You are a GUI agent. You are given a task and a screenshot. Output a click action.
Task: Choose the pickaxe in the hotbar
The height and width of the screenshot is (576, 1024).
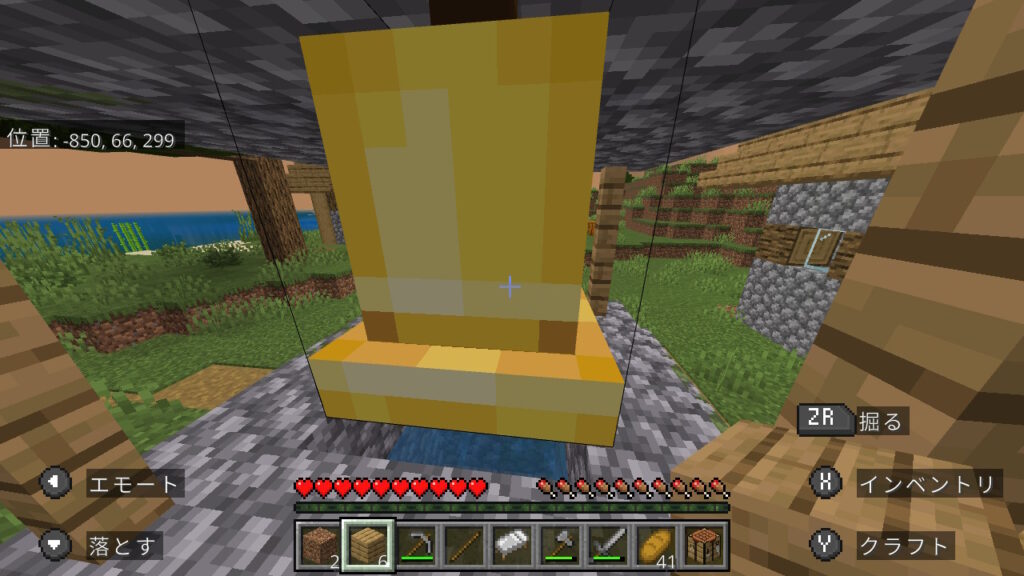[x=416, y=546]
